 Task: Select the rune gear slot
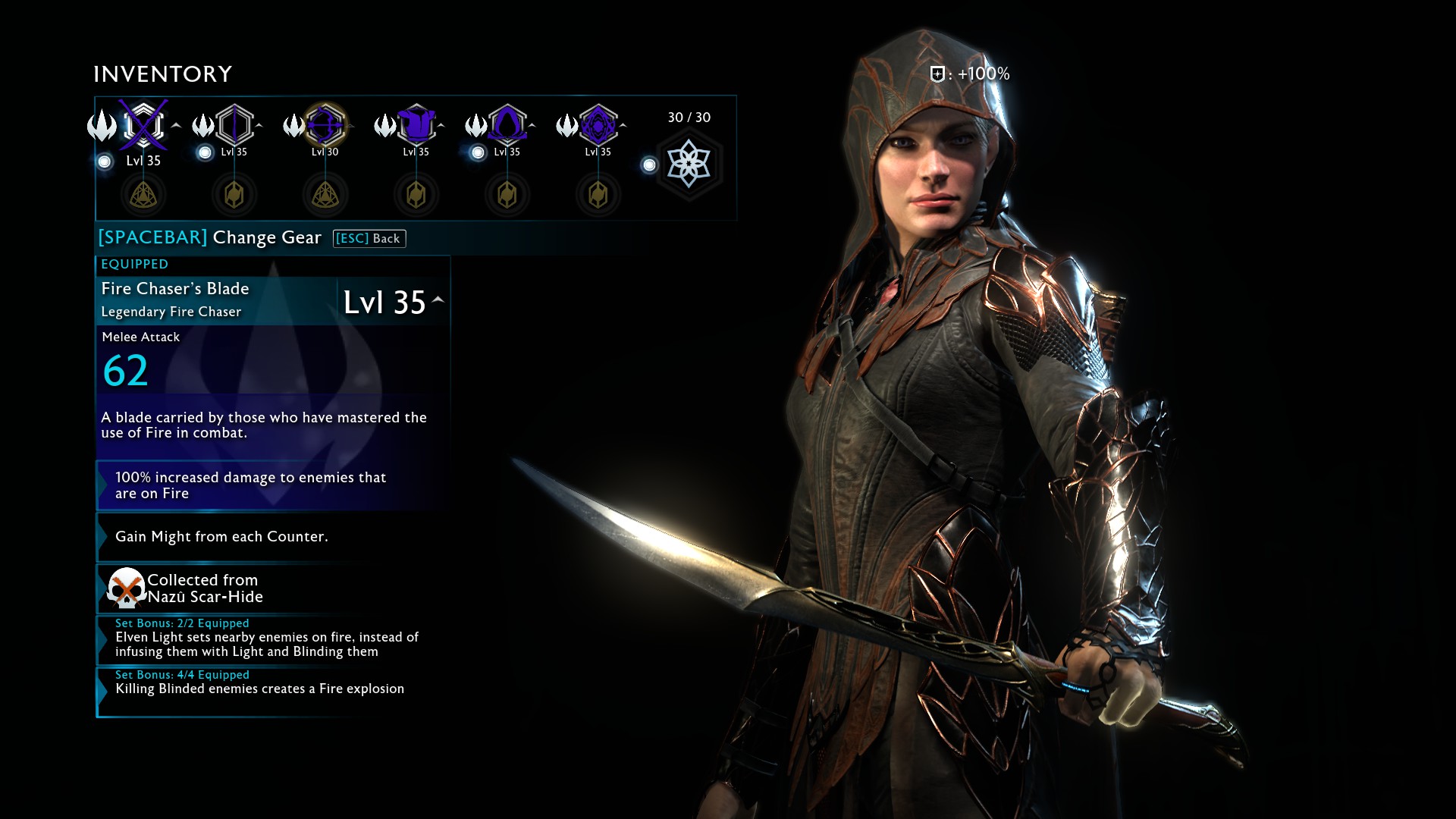pyautogui.click(x=598, y=125)
